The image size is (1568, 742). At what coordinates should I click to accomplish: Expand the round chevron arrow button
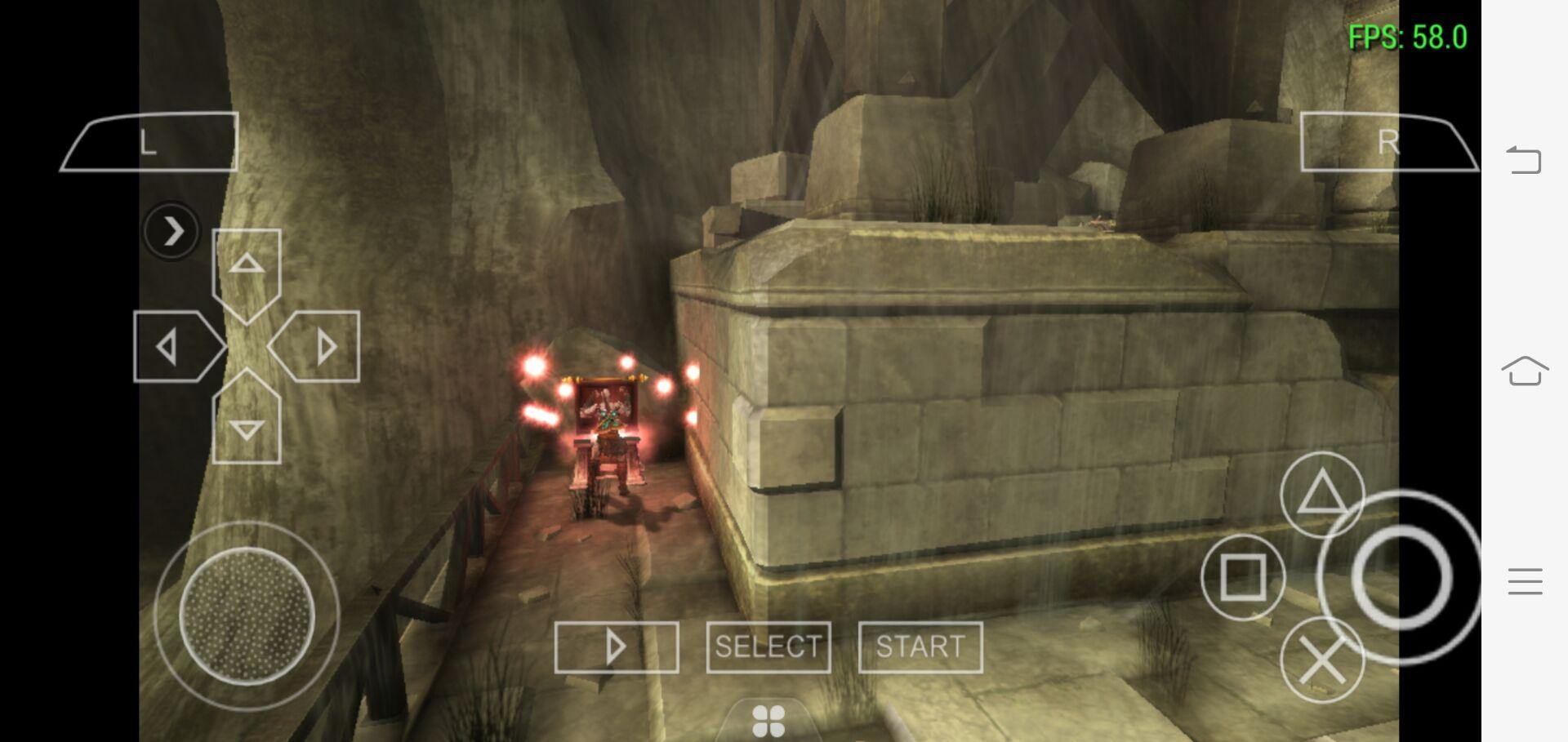click(171, 231)
